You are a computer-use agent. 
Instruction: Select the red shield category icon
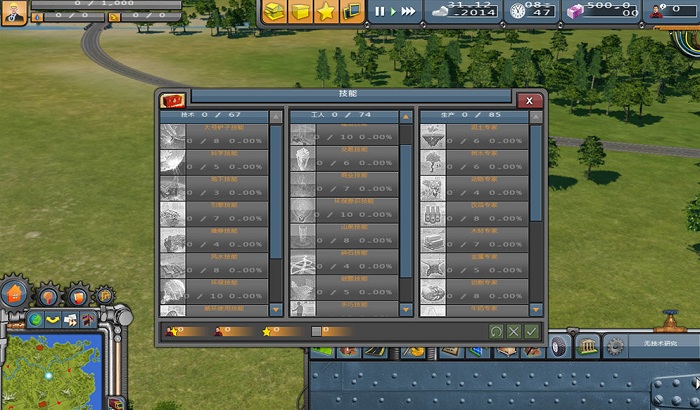click(77, 295)
